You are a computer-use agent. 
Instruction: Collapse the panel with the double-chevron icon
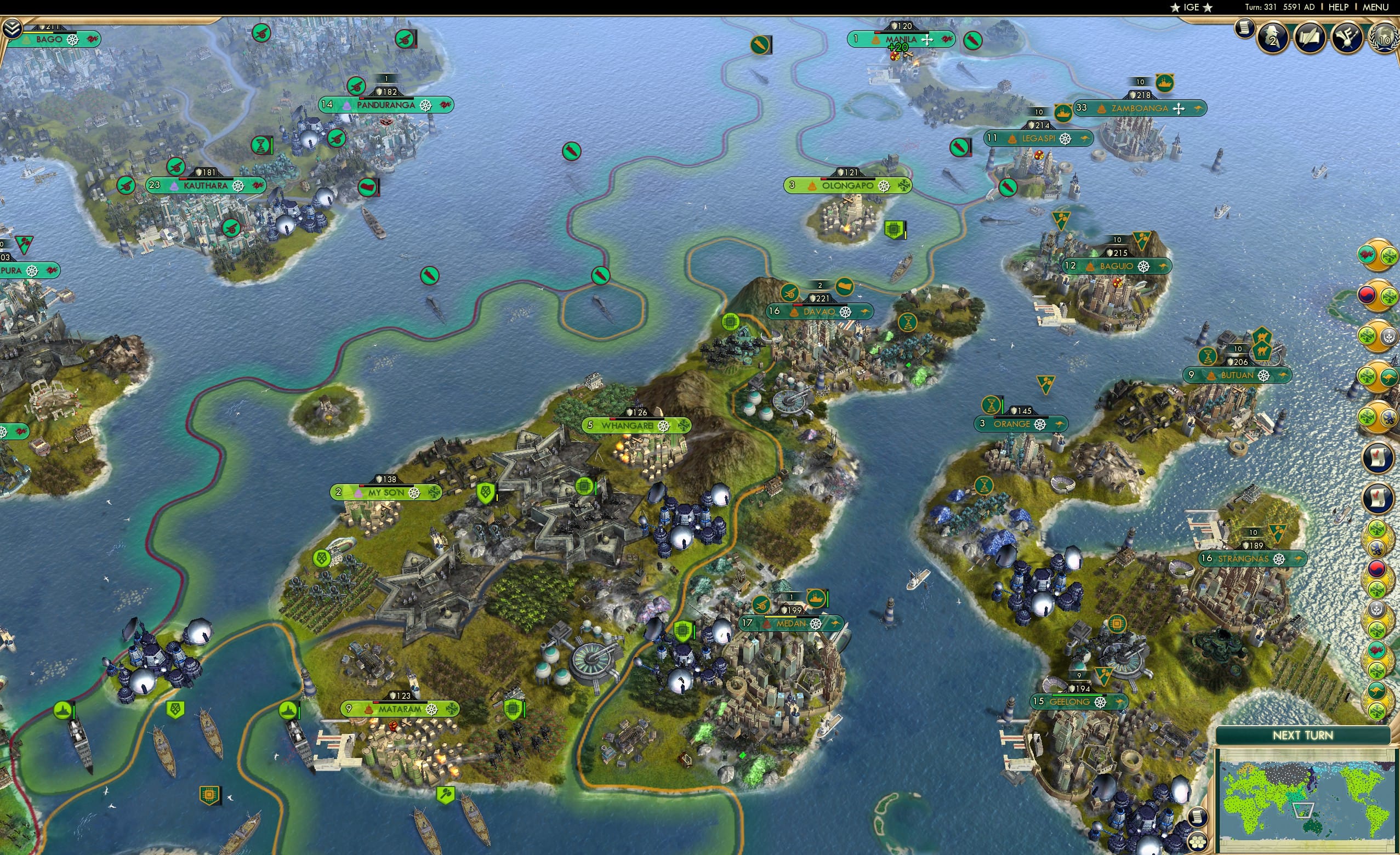pos(13,28)
